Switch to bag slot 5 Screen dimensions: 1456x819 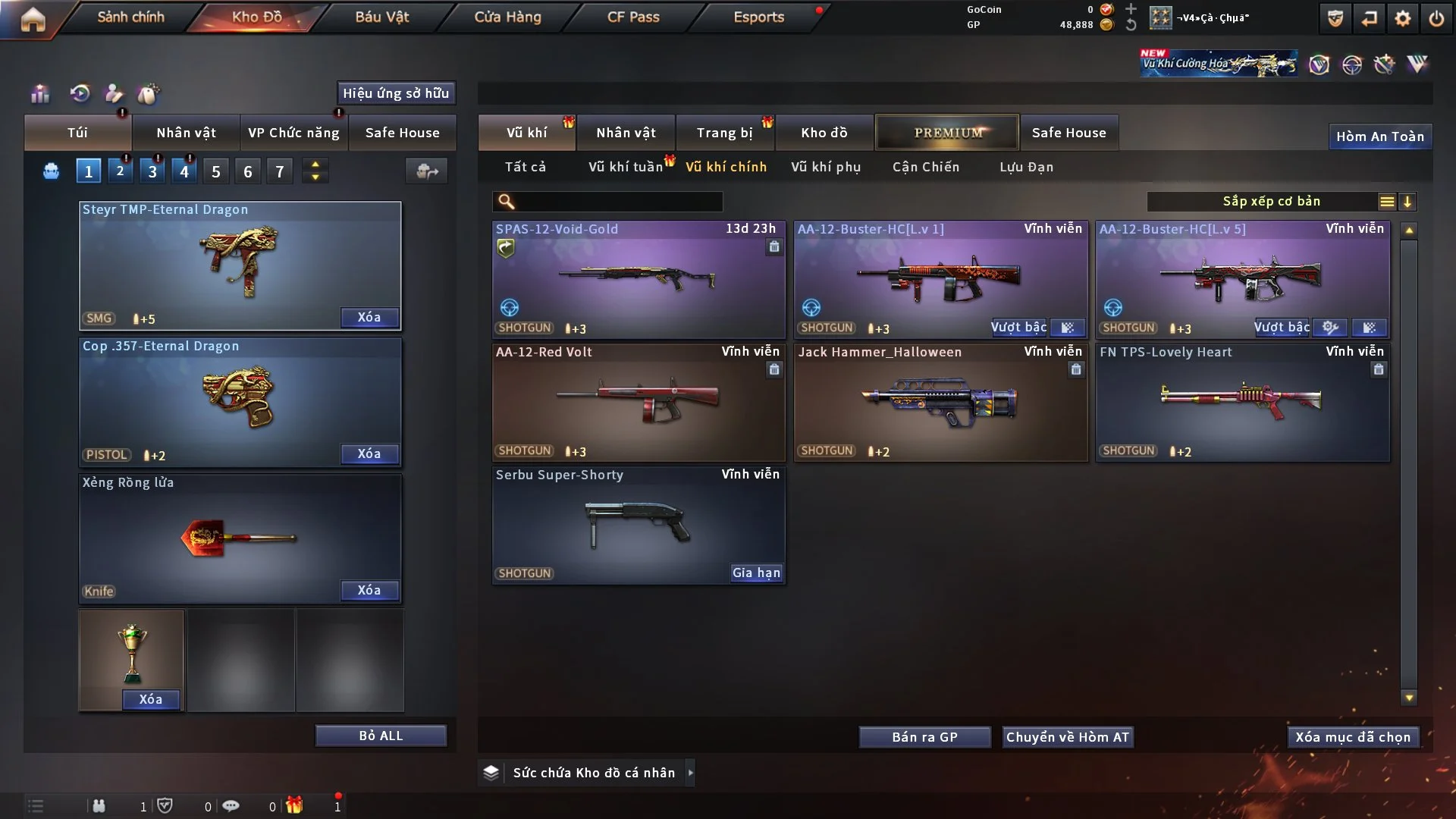coord(216,171)
